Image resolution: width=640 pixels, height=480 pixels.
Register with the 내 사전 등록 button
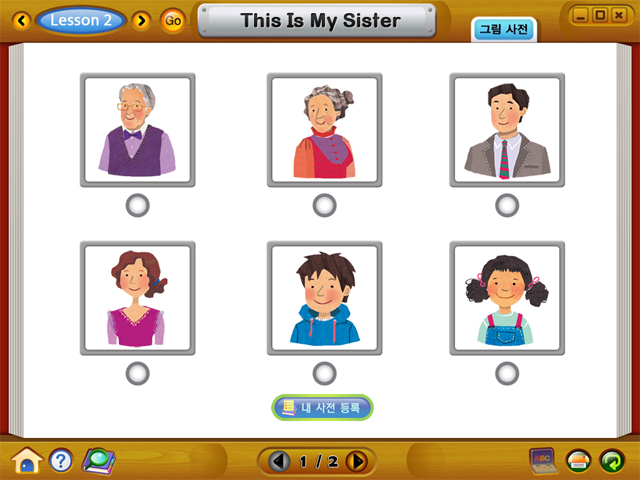[322, 407]
